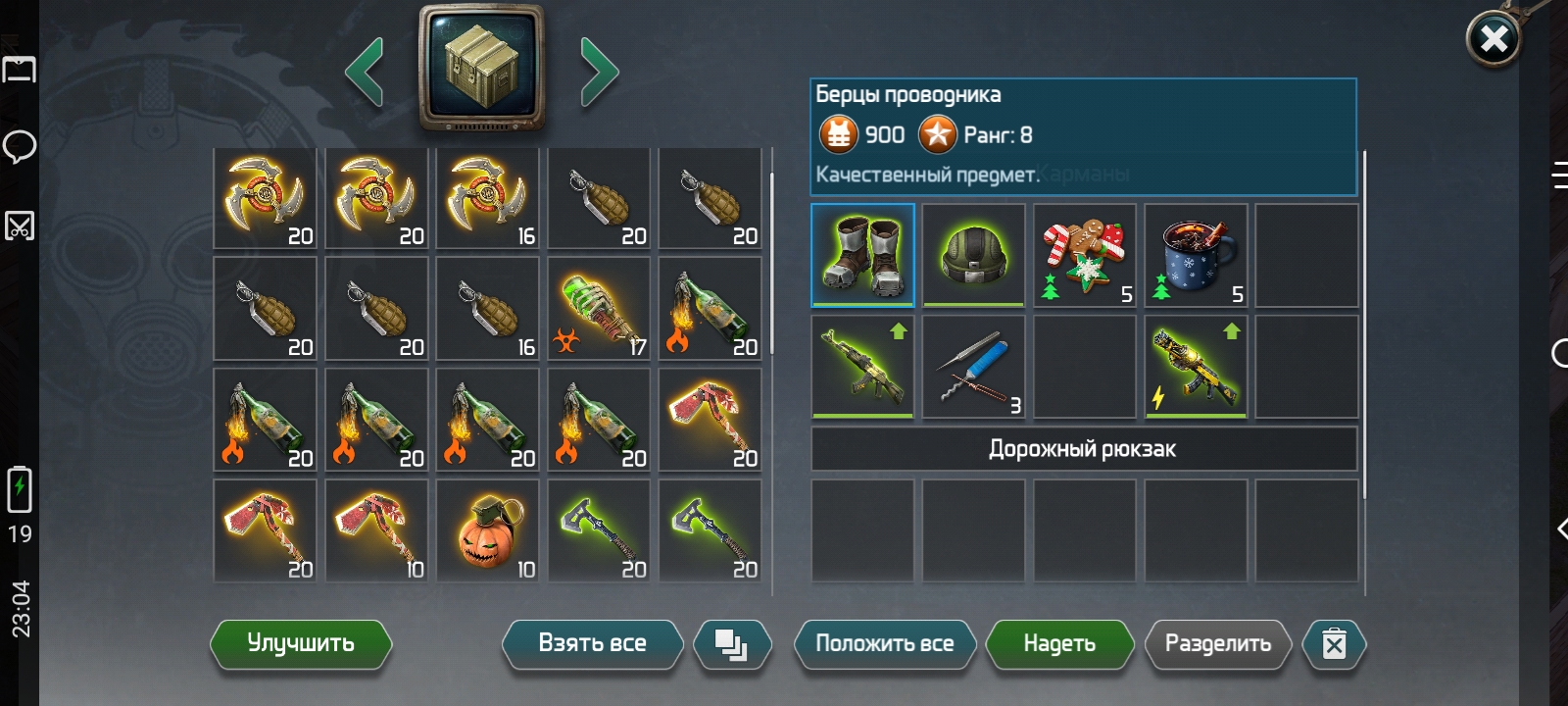Screen dimensions: 1568x706
Task: Select the green biohazard glowing grenade
Action: (599, 309)
